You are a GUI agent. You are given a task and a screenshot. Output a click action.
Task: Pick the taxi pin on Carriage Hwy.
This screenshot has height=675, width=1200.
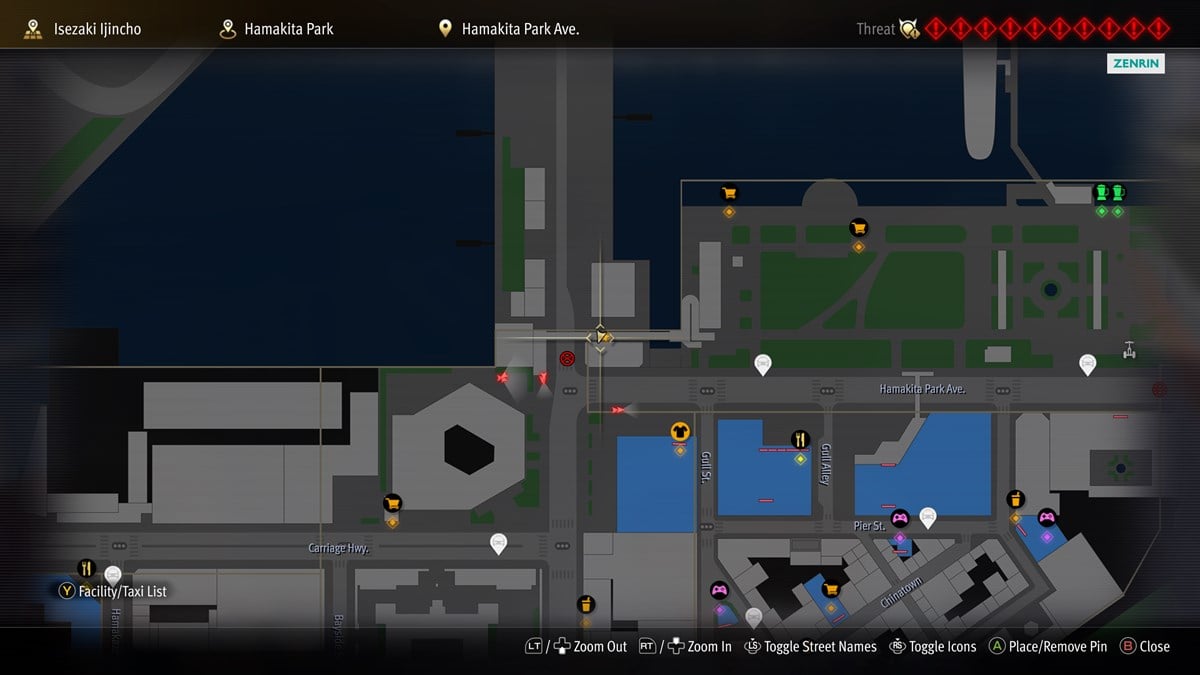[498, 543]
